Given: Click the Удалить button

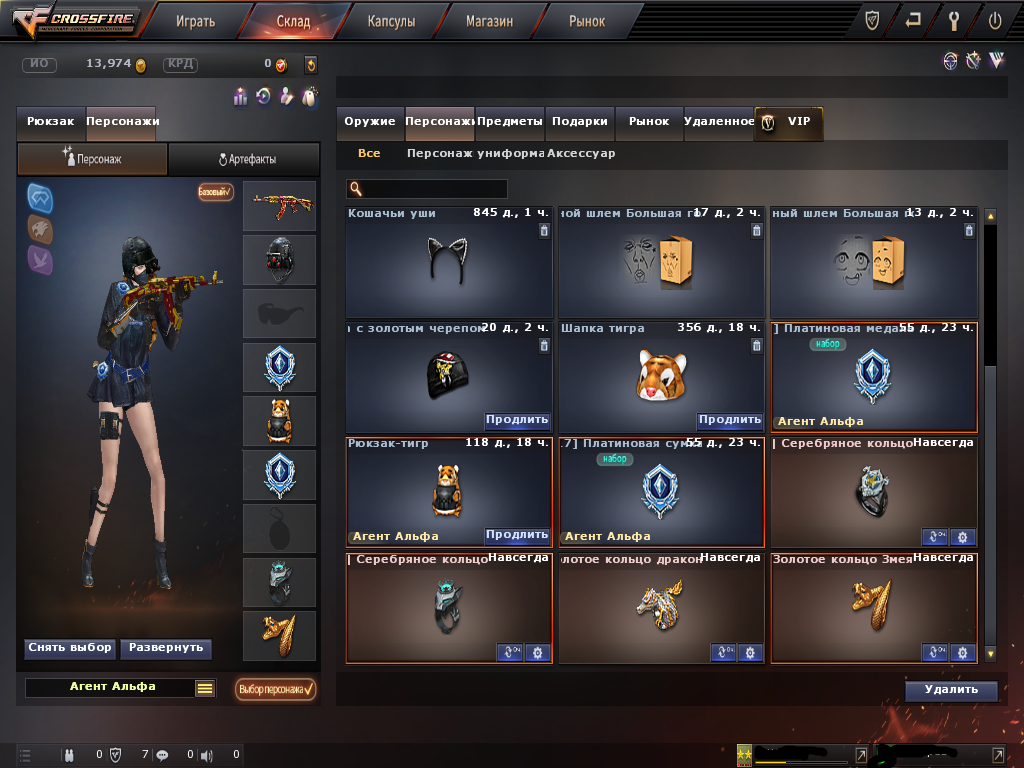Looking at the screenshot, I should click(951, 690).
